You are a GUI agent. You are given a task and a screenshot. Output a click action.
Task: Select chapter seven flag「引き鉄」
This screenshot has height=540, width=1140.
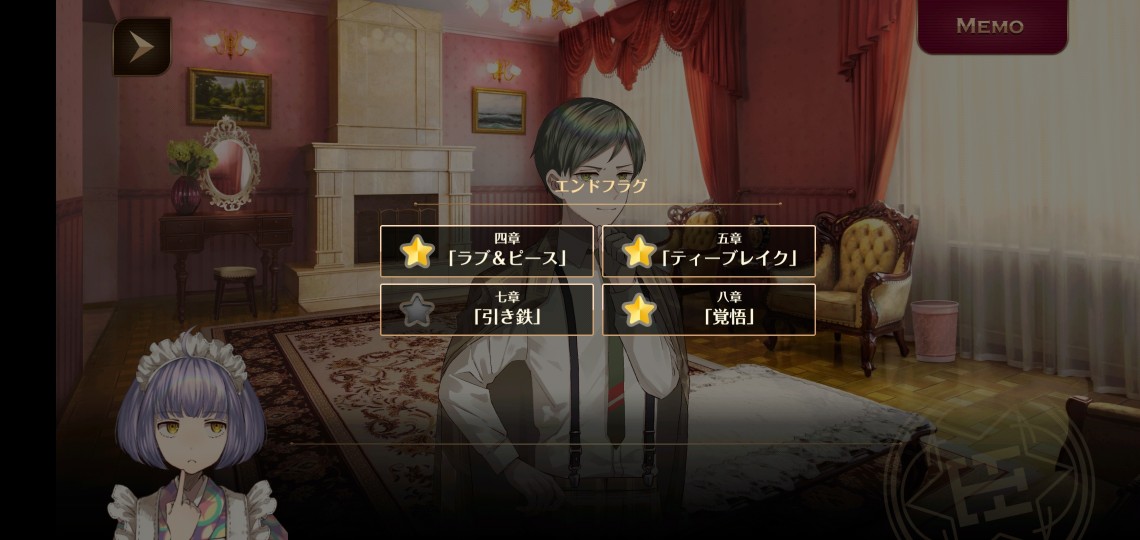[487, 310]
